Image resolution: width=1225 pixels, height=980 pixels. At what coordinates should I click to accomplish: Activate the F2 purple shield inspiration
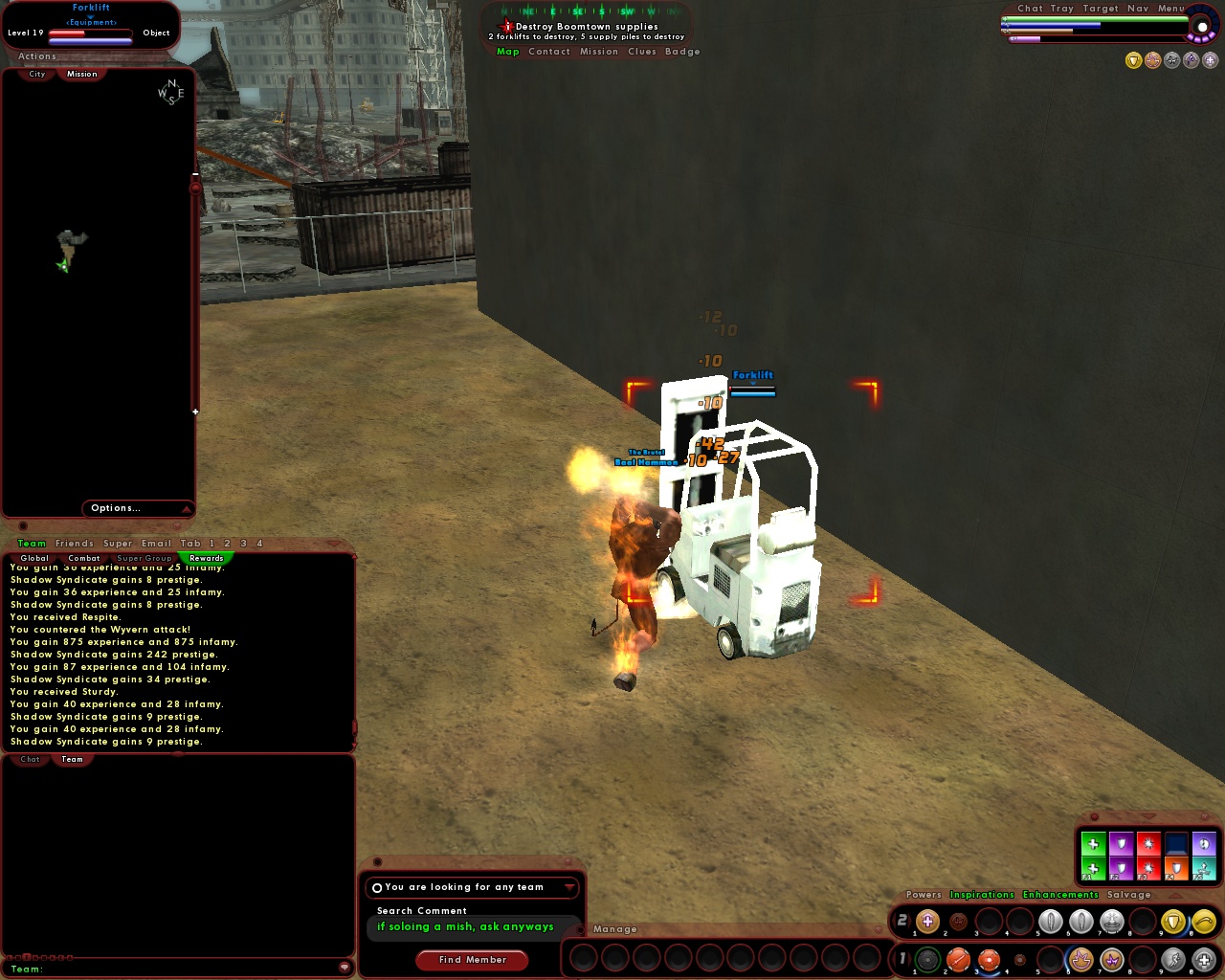click(x=1122, y=869)
